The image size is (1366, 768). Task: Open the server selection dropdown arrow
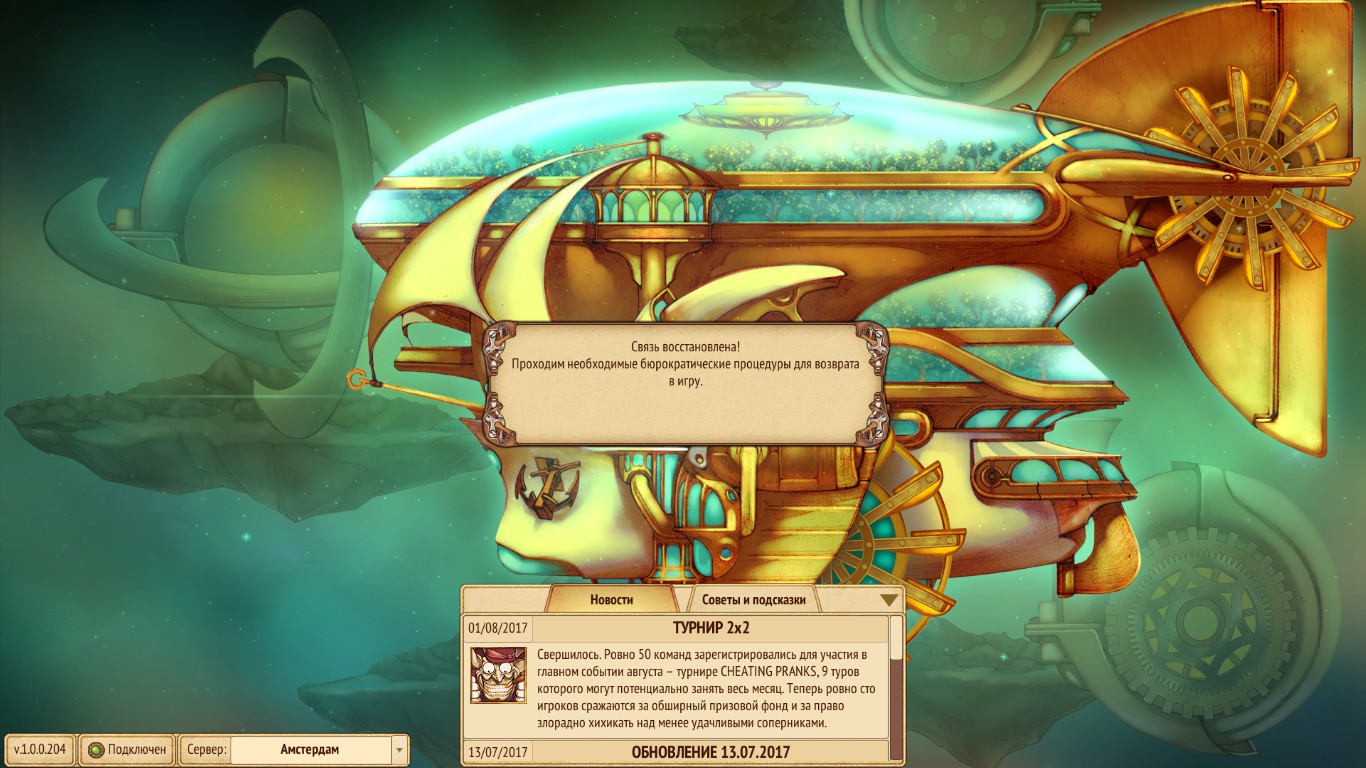click(398, 749)
